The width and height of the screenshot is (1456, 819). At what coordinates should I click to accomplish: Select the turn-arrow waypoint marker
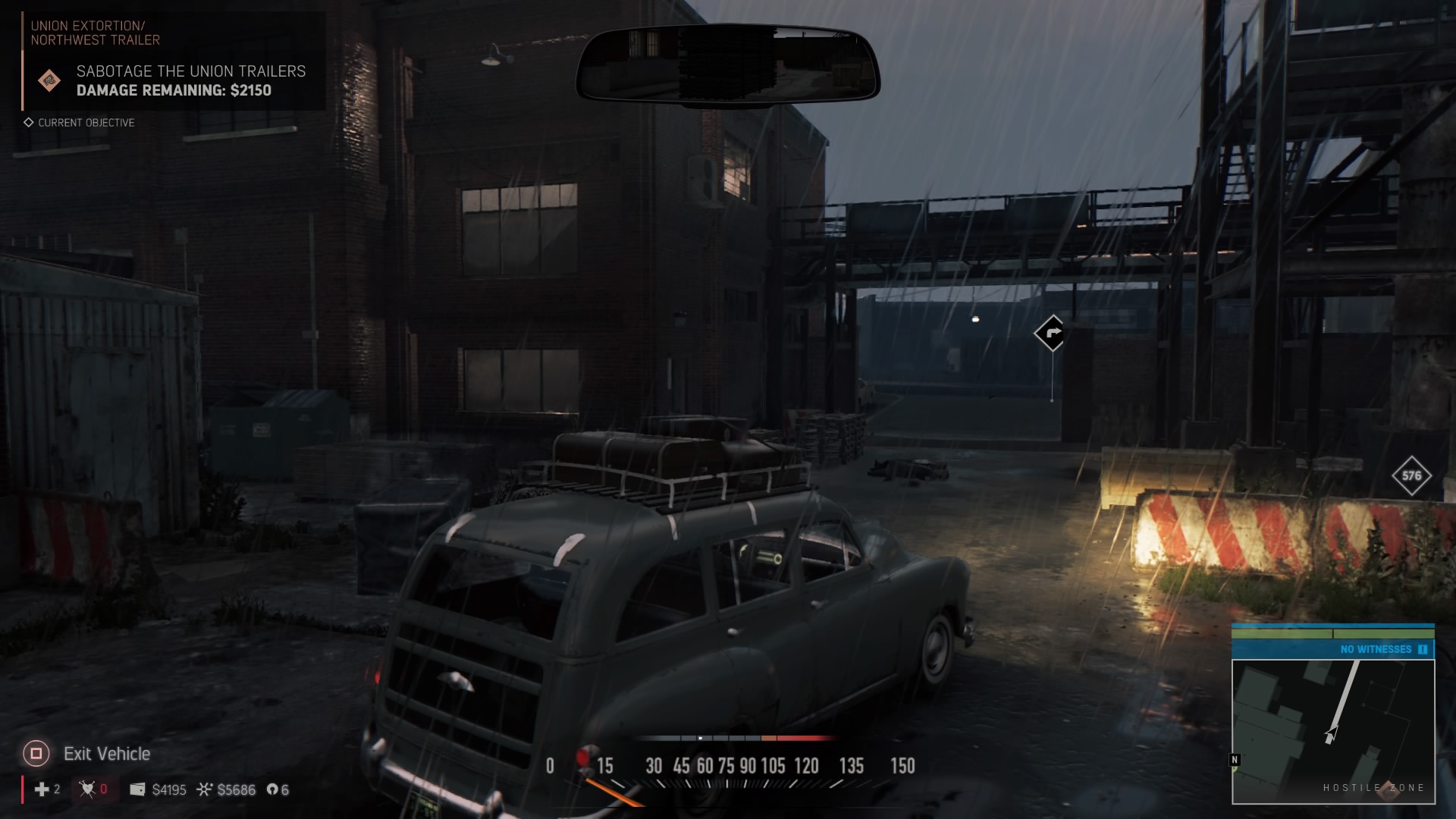(1051, 333)
